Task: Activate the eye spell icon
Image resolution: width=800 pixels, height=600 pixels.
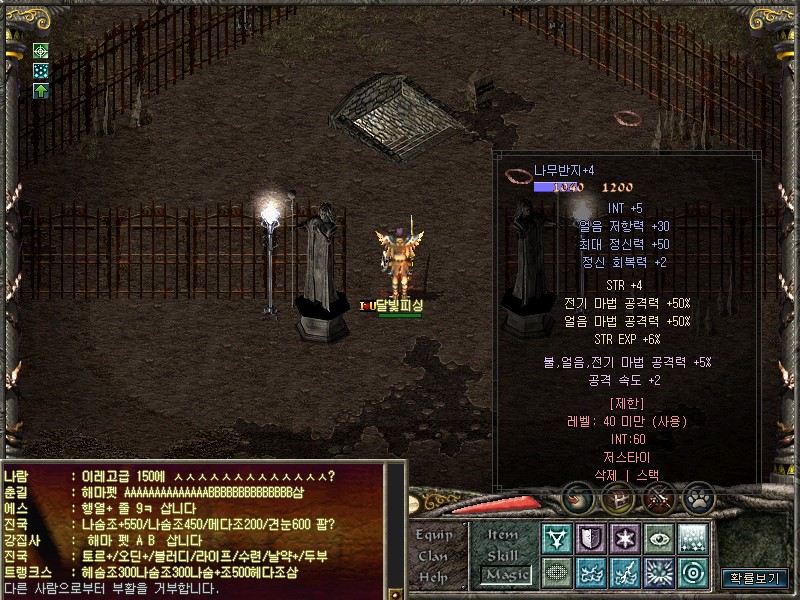Action: click(x=659, y=539)
